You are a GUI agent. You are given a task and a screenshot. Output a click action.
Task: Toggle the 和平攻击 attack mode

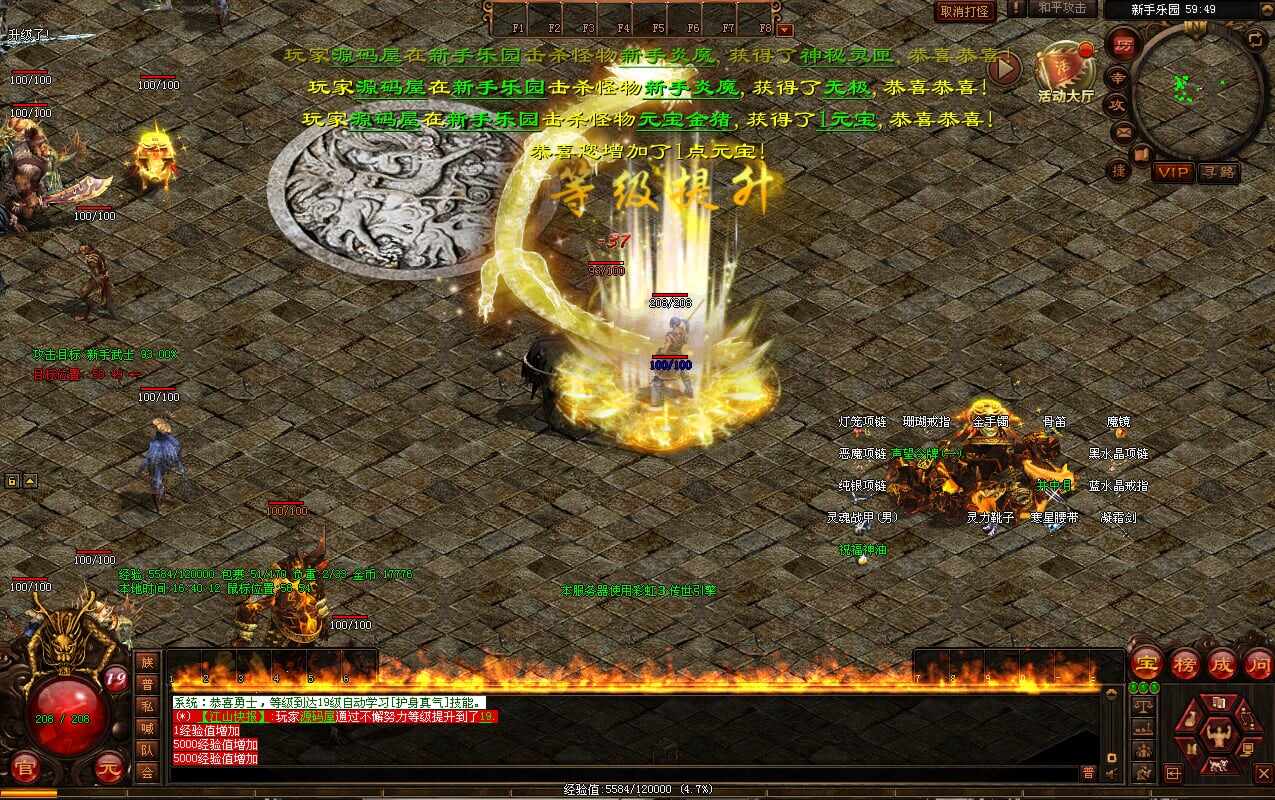point(1063,9)
